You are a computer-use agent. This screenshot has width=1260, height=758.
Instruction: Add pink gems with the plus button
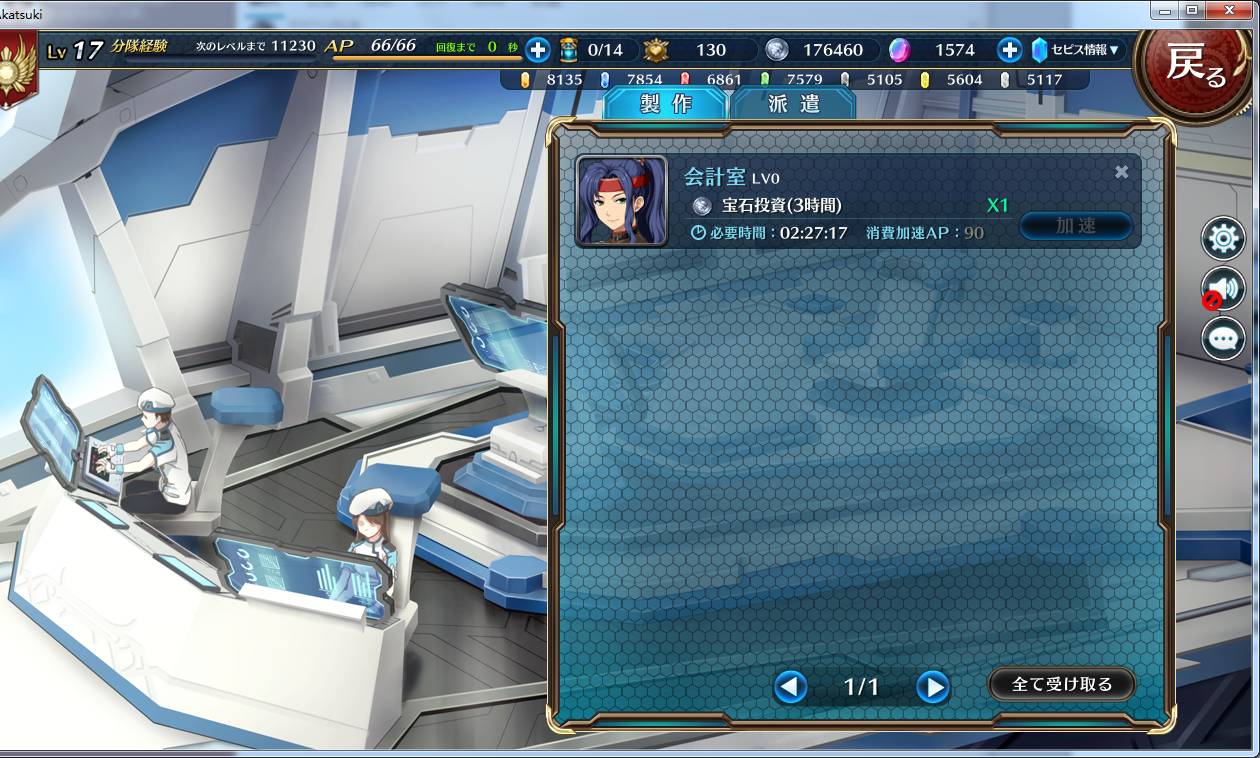[1009, 50]
